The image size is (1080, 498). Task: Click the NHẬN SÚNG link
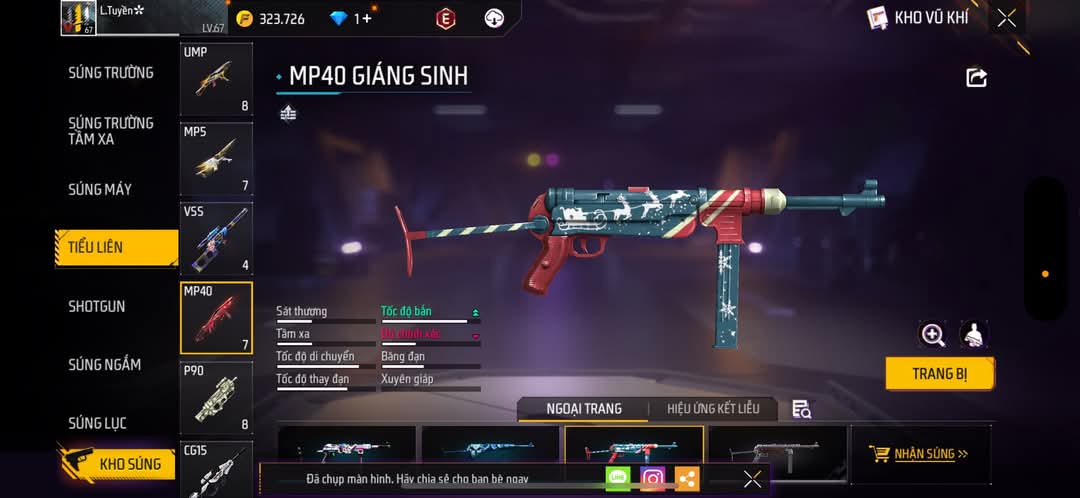[920, 454]
